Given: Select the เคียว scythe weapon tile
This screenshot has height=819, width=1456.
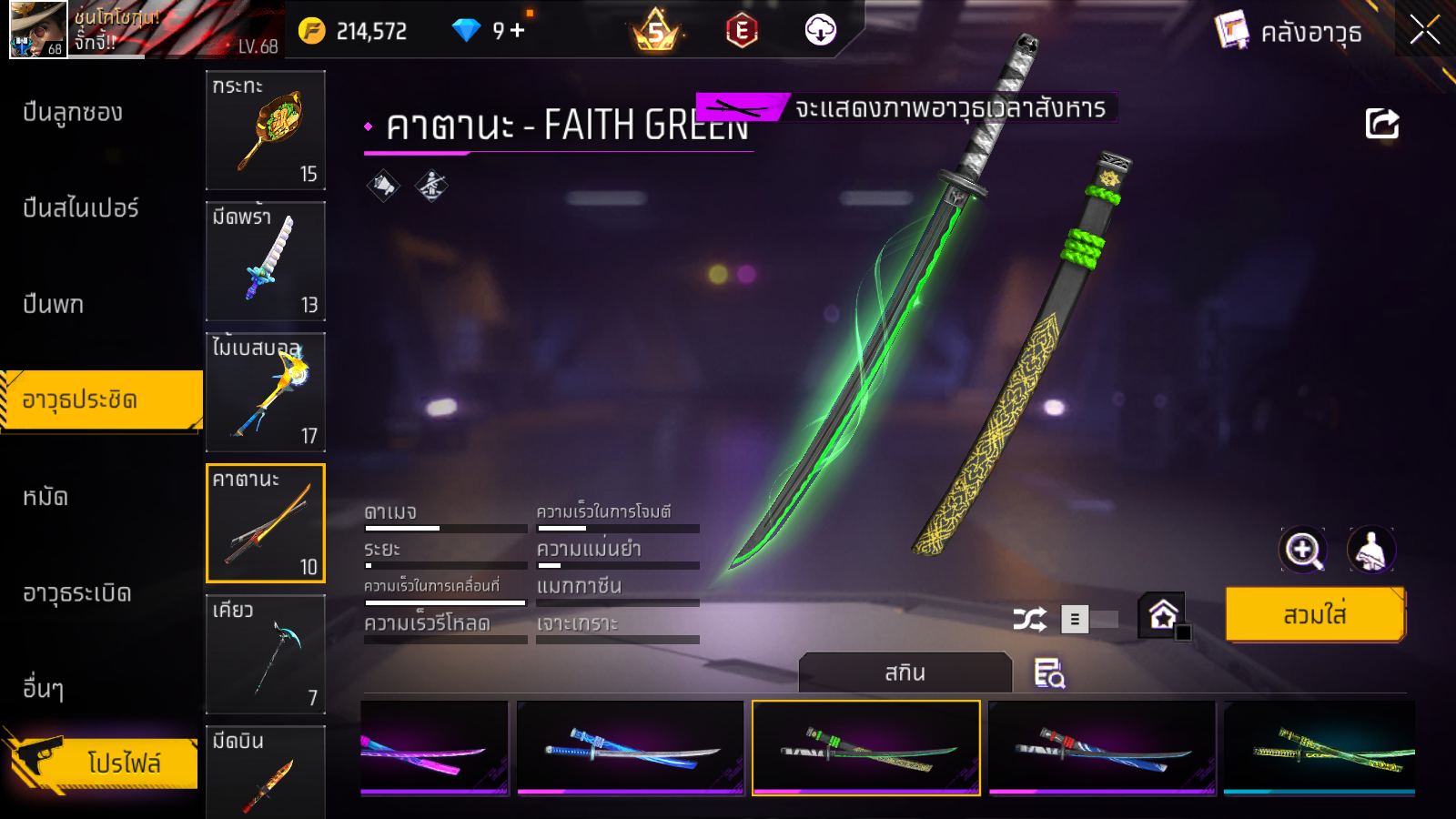Looking at the screenshot, I should tap(266, 654).
